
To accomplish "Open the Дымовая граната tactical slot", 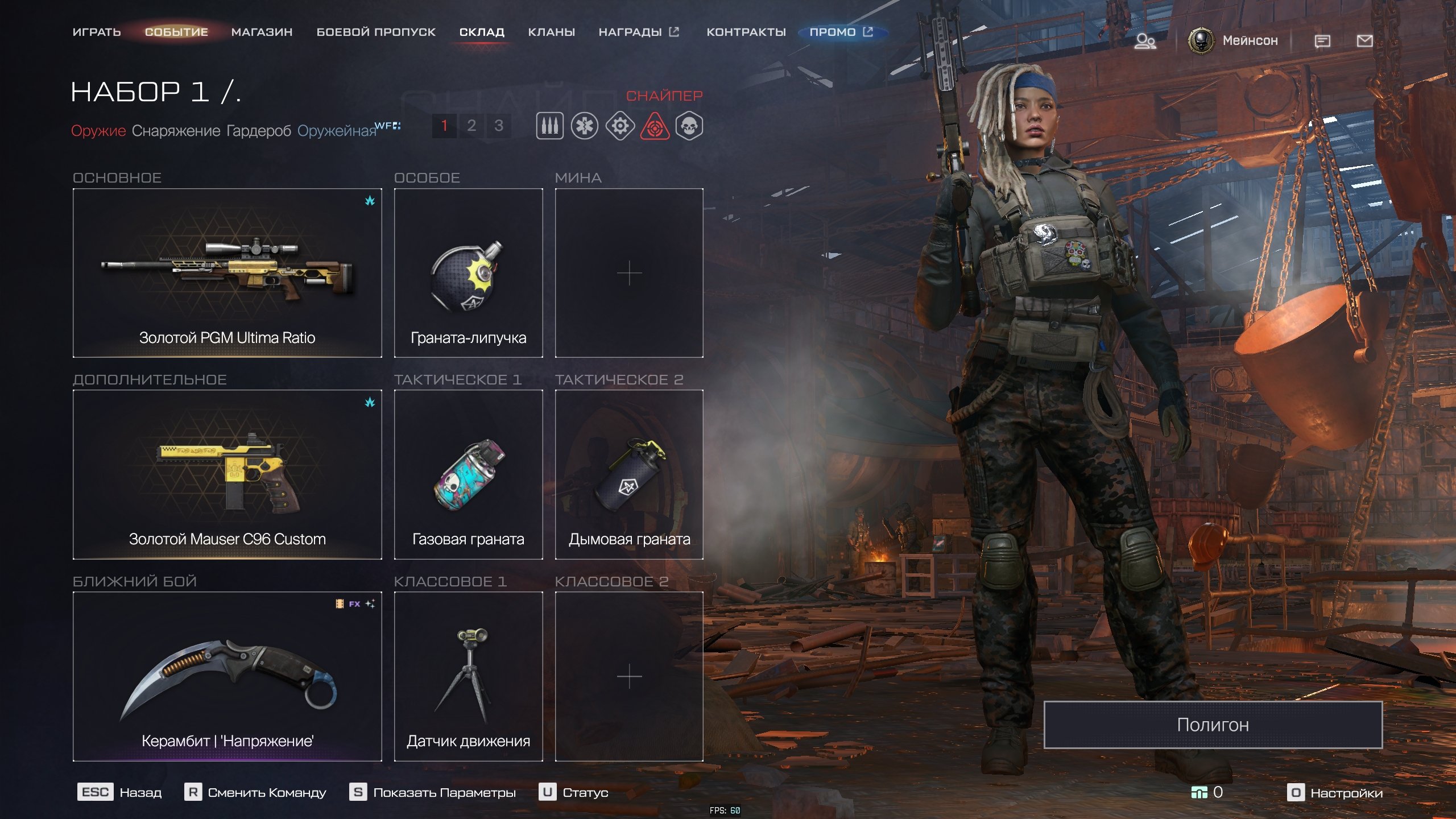I will click(x=629, y=474).
